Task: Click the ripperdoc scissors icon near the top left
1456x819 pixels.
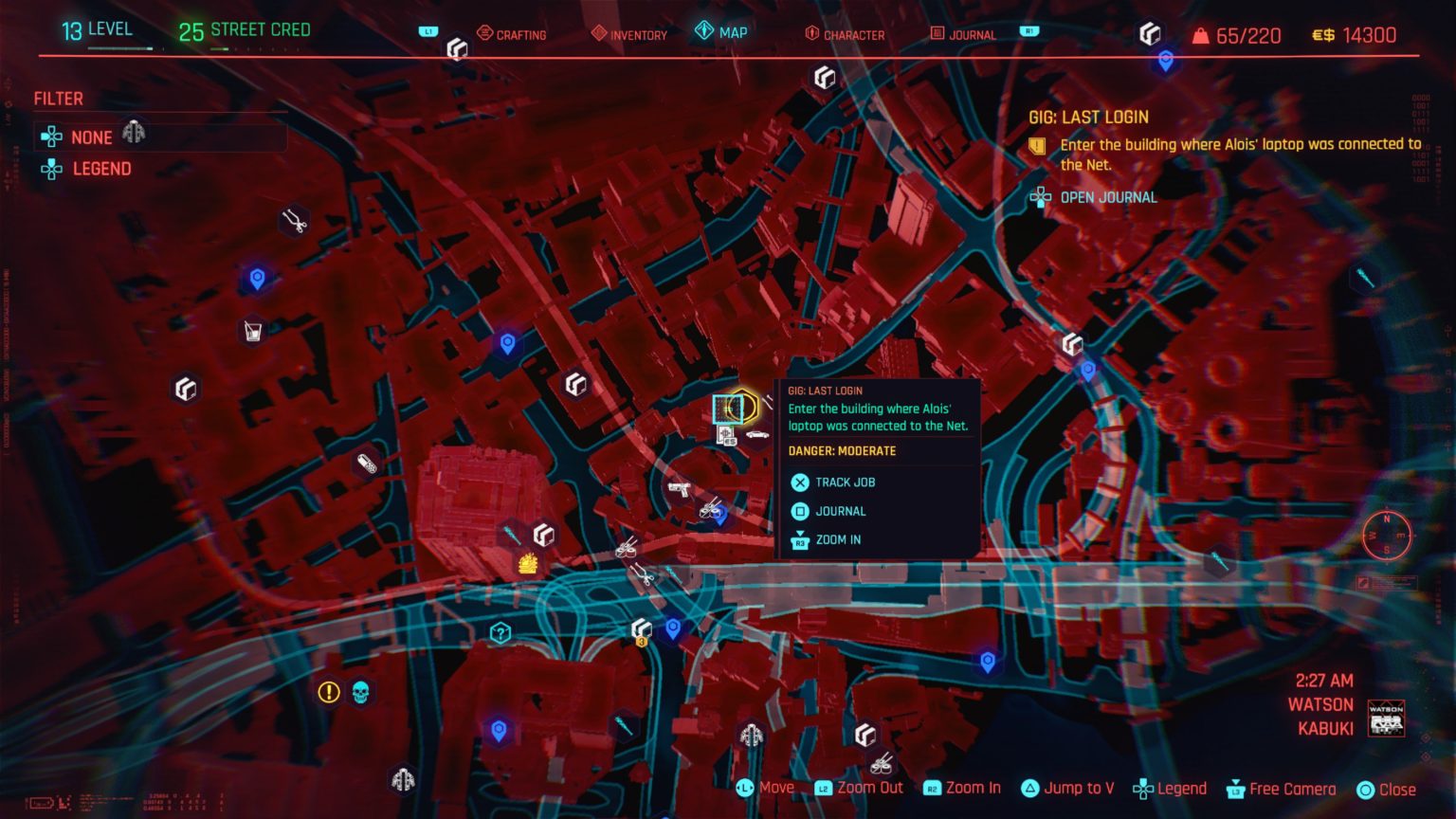Action: [294, 221]
